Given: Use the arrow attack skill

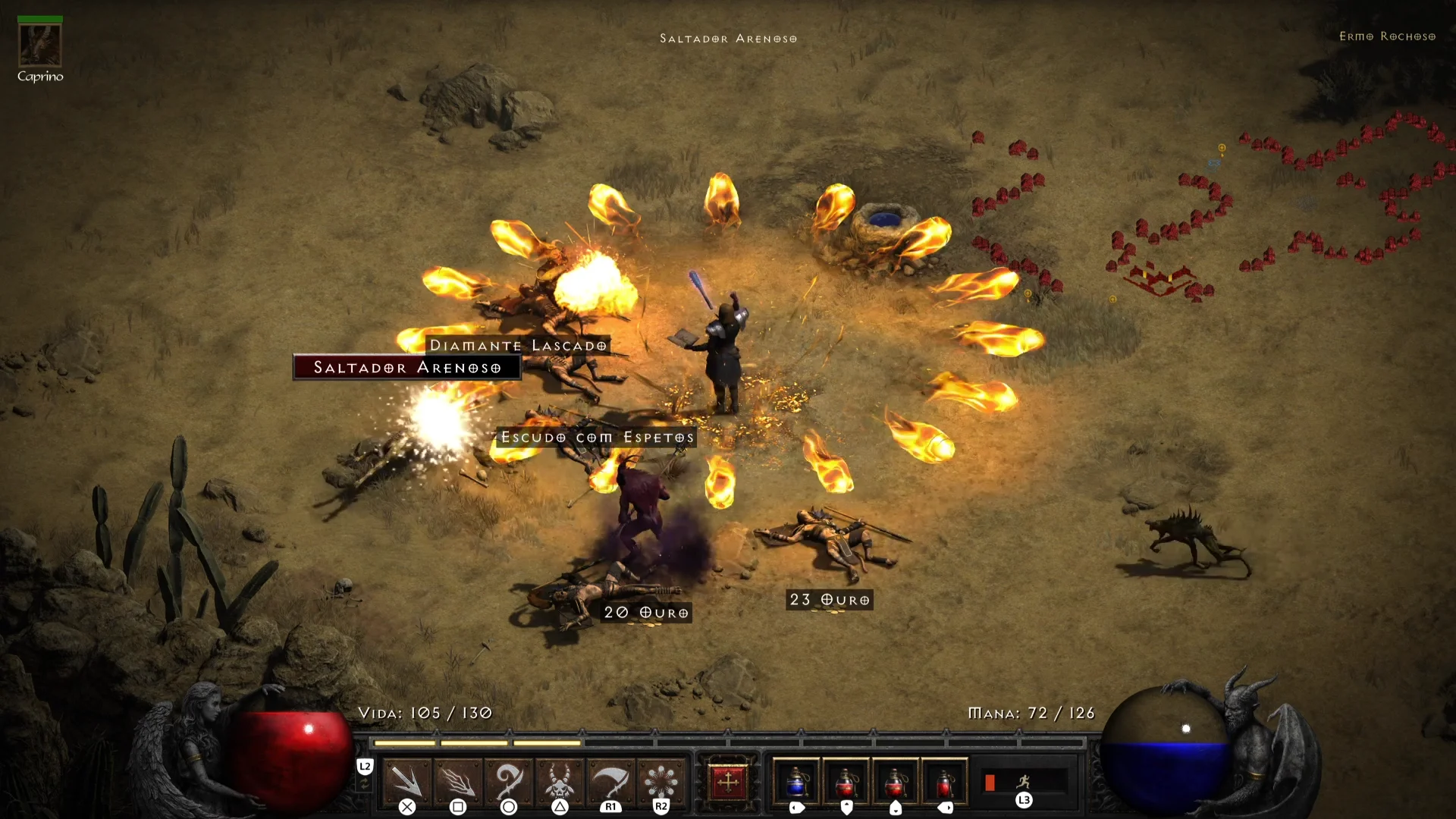Looking at the screenshot, I should 407,781.
